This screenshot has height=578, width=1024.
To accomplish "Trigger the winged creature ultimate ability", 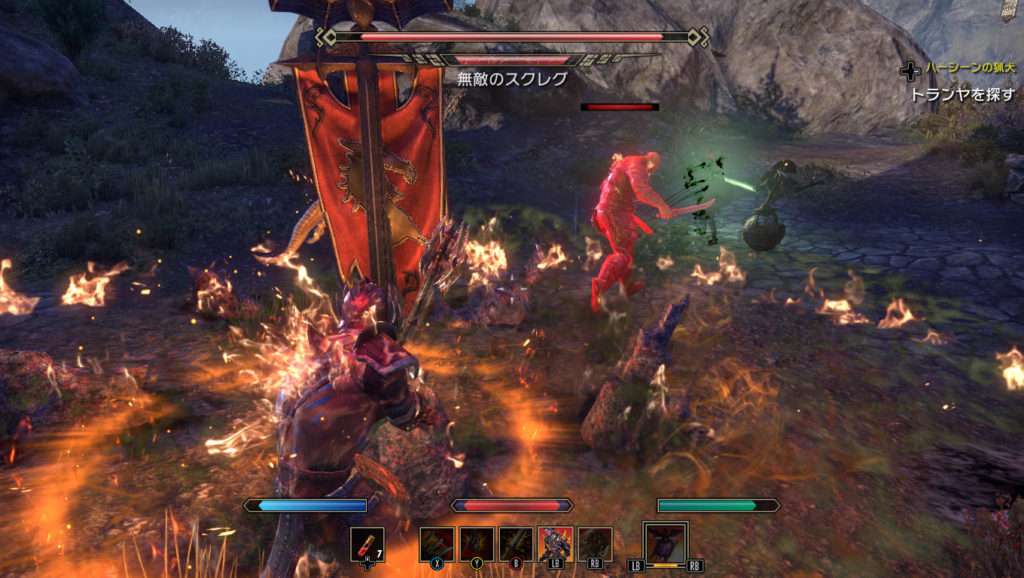I will tap(665, 544).
